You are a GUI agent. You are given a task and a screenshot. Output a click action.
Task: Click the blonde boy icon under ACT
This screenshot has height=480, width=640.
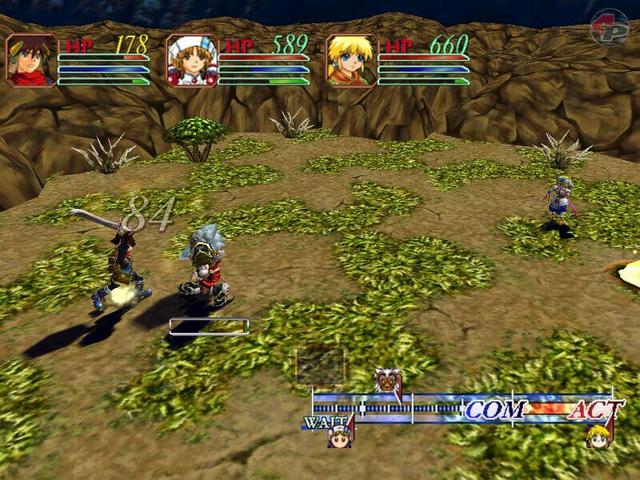click(x=598, y=436)
